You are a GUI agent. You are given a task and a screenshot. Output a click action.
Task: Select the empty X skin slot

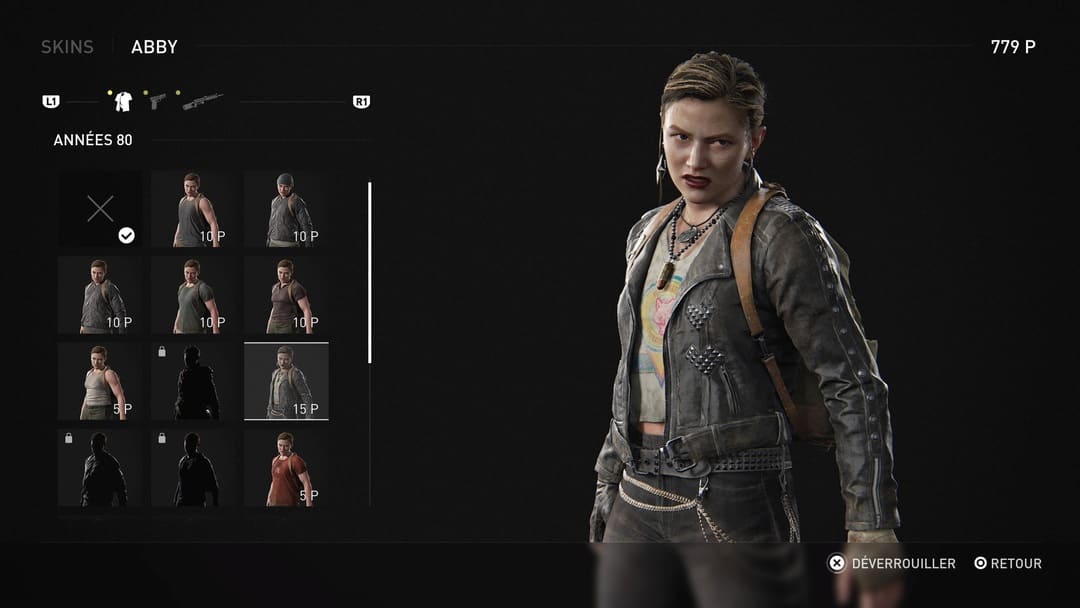pyautogui.click(x=99, y=209)
